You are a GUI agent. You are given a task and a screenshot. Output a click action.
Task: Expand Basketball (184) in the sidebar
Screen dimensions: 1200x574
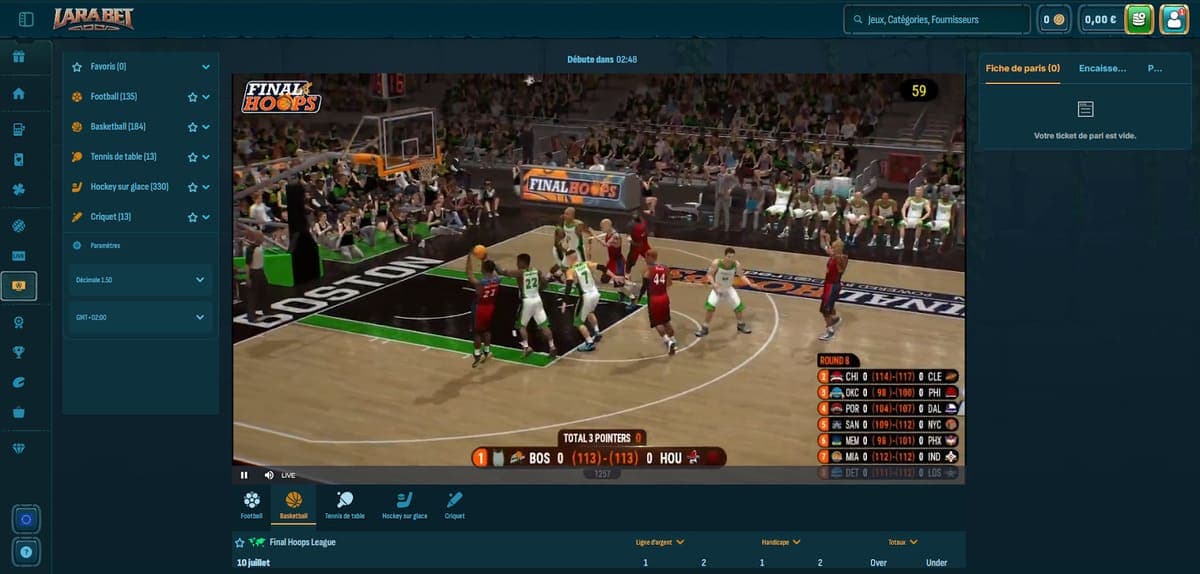pos(205,127)
